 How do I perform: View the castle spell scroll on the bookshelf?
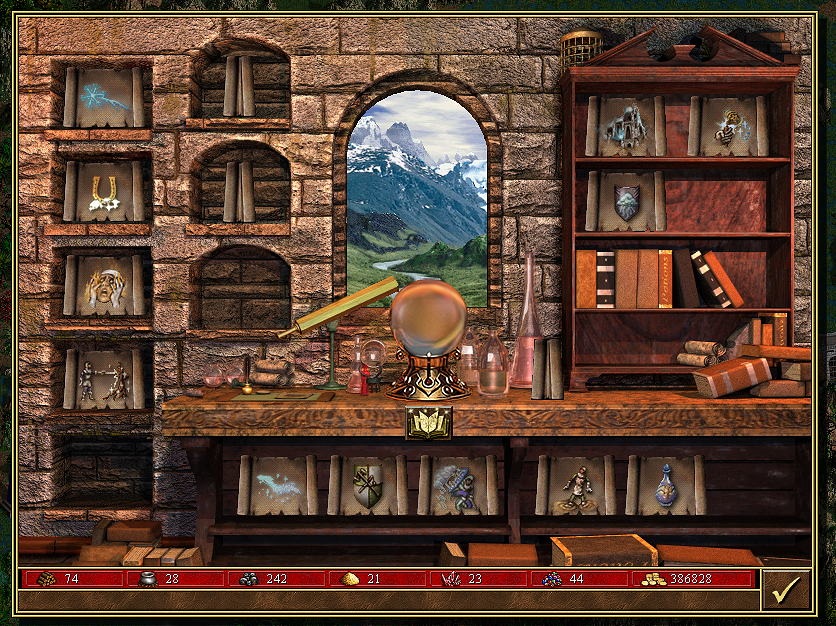[x=626, y=126]
